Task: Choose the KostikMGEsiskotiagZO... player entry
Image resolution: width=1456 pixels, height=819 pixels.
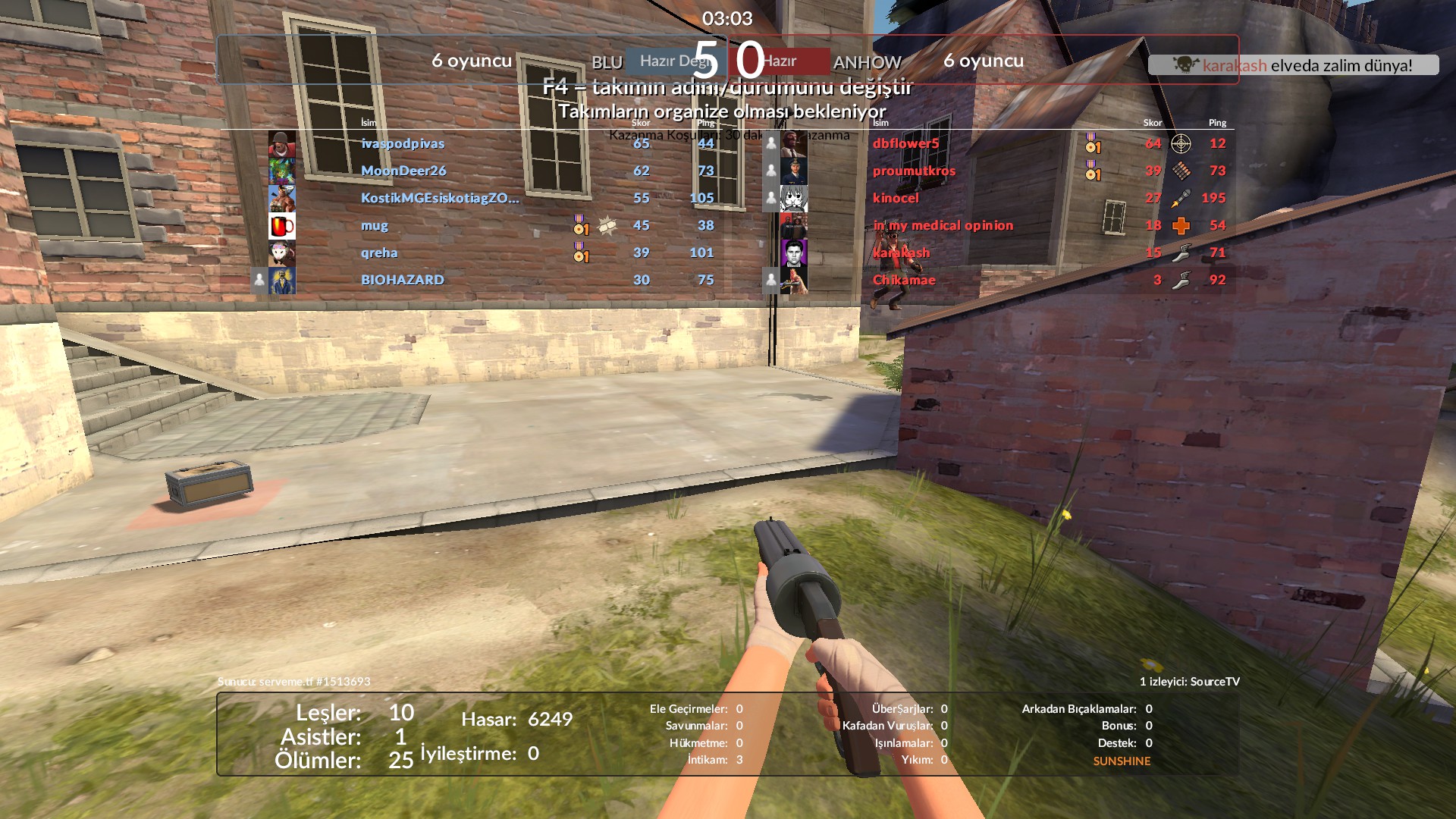Action: tap(440, 198)
